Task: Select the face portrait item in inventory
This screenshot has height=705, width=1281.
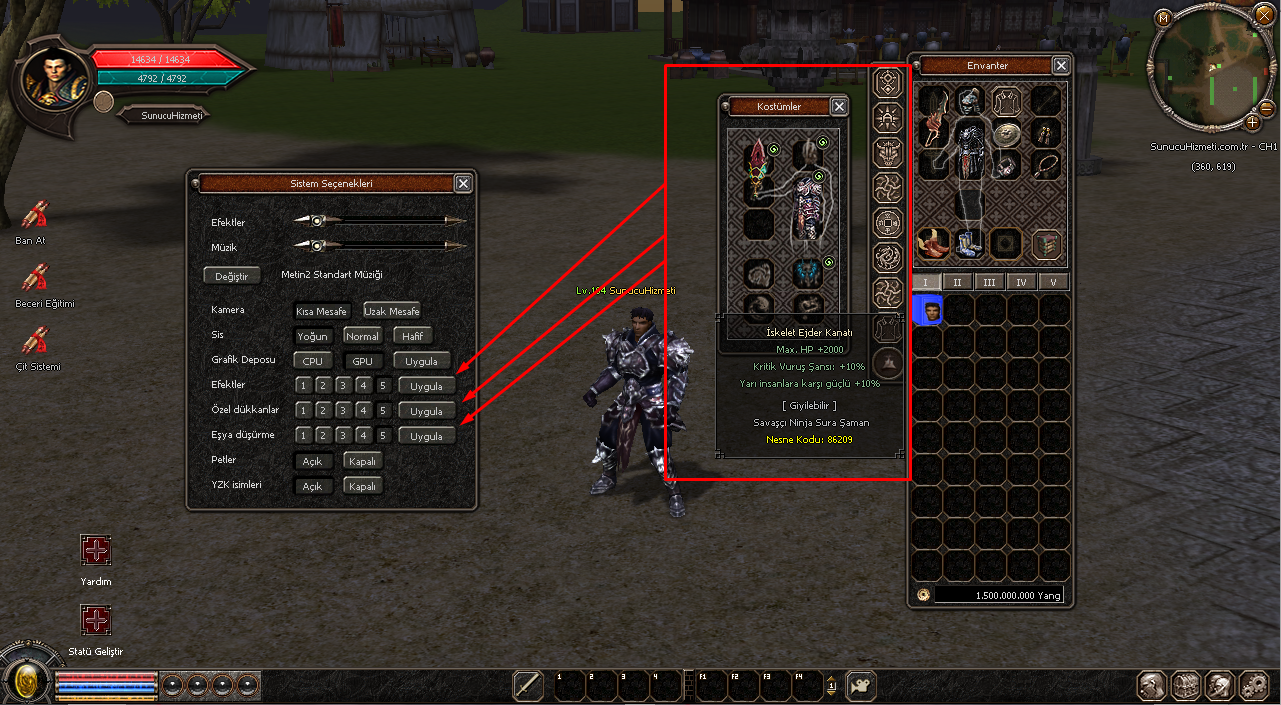Action: point(929,310)
